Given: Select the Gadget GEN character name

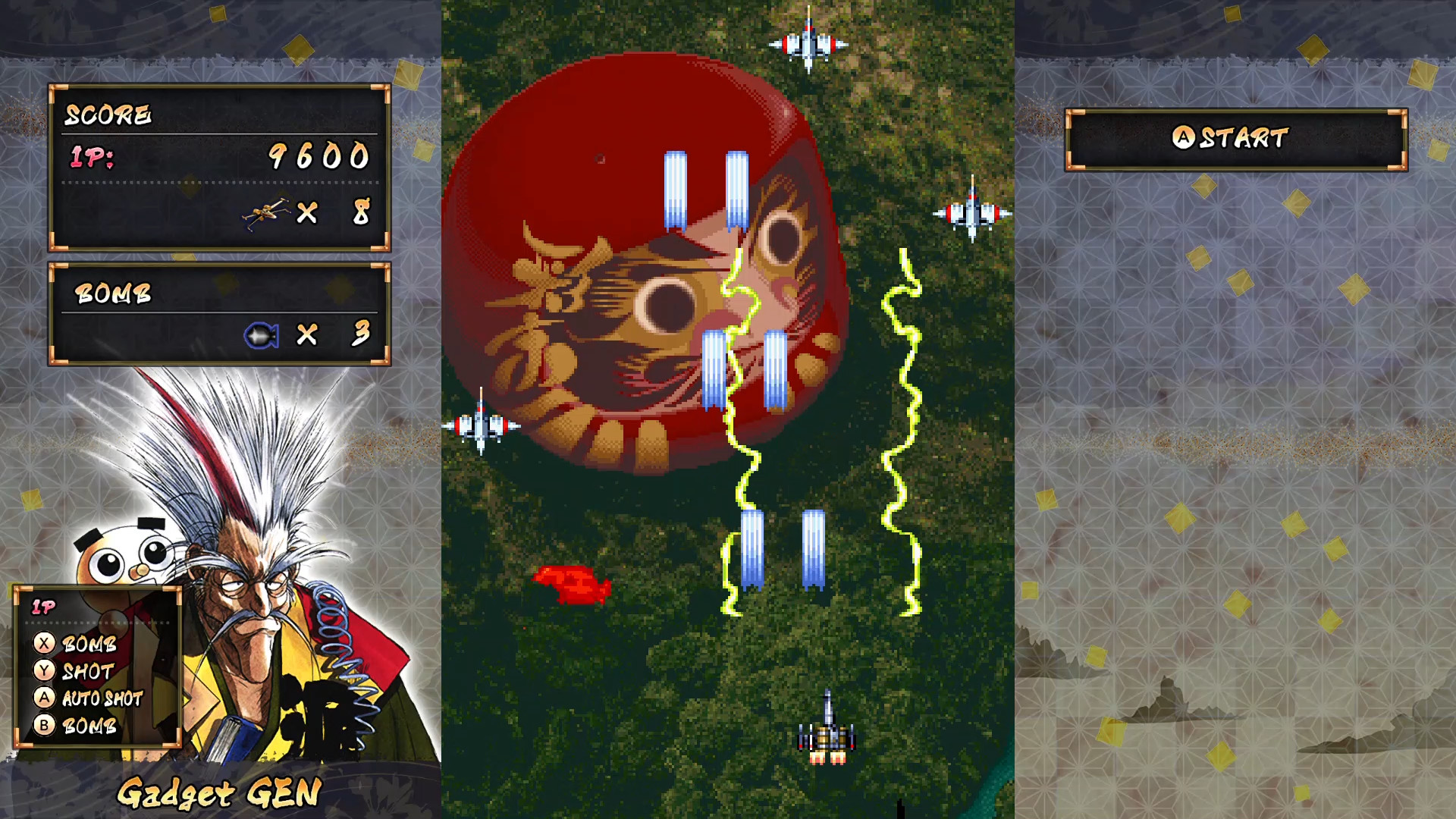Looking at the screenshot, I should (220, 792).
